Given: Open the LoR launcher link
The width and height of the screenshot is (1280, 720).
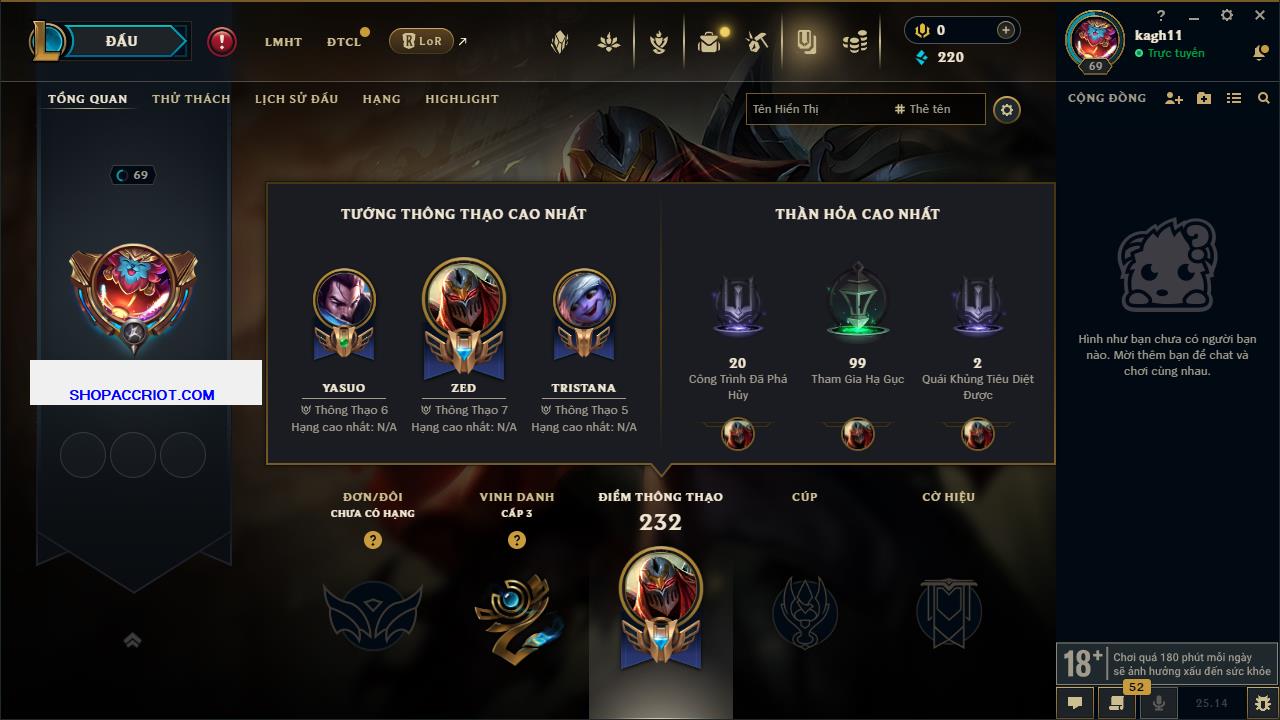Looking at the screenshot, I should pos(421,41).
